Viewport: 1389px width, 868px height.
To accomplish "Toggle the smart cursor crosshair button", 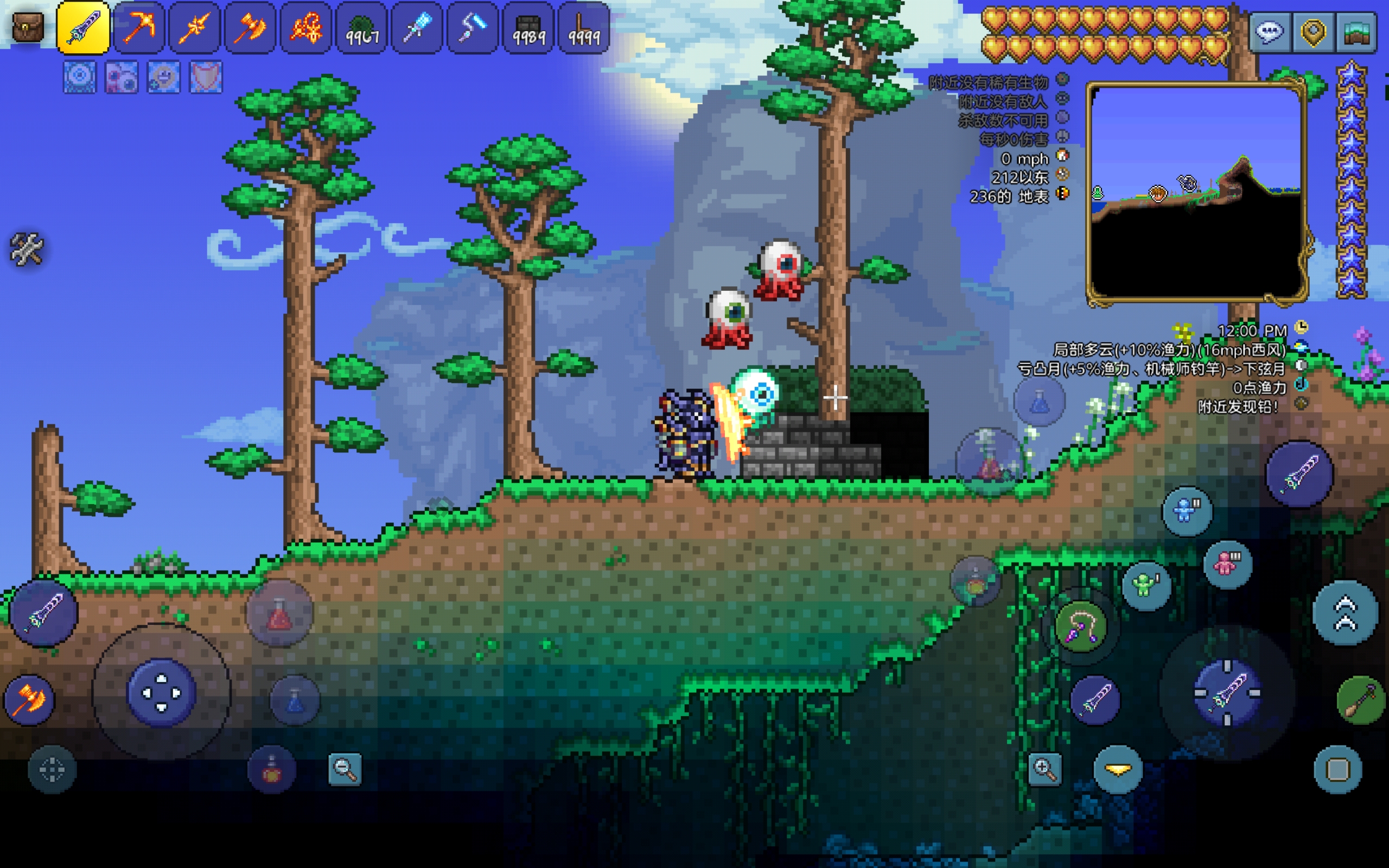I will [x=52, y=769].
